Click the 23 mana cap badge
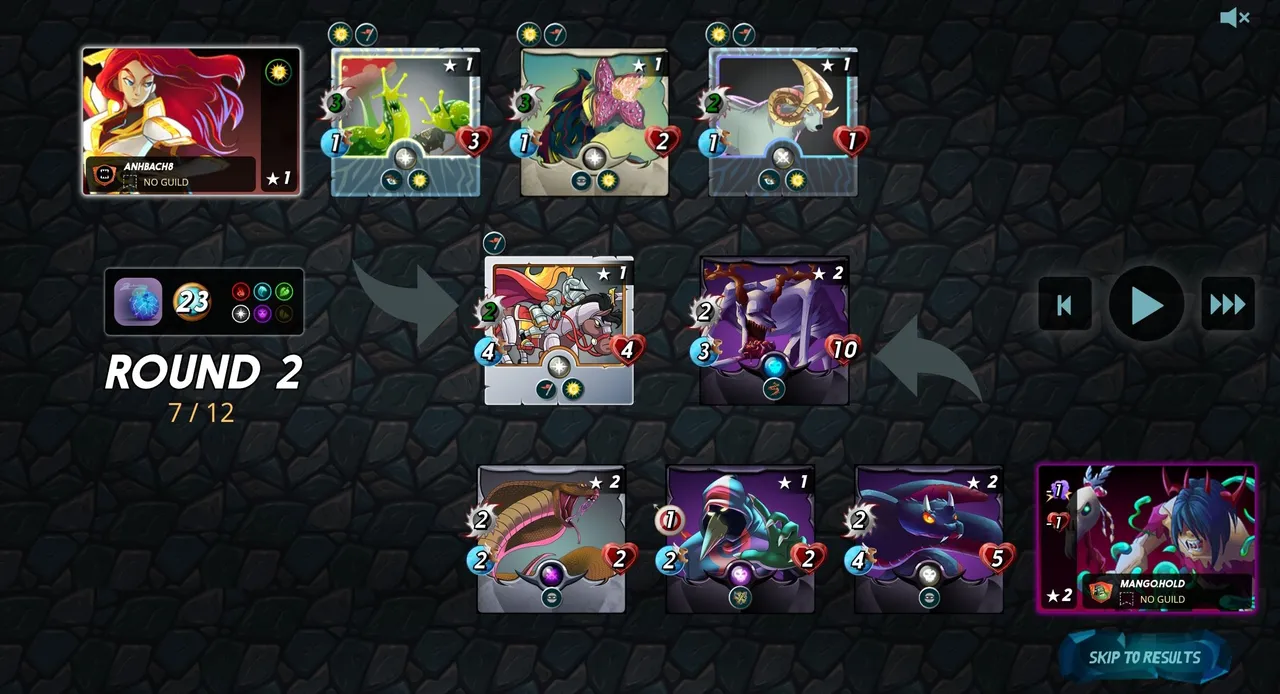The image size is (1280, 694). point(192,301)
